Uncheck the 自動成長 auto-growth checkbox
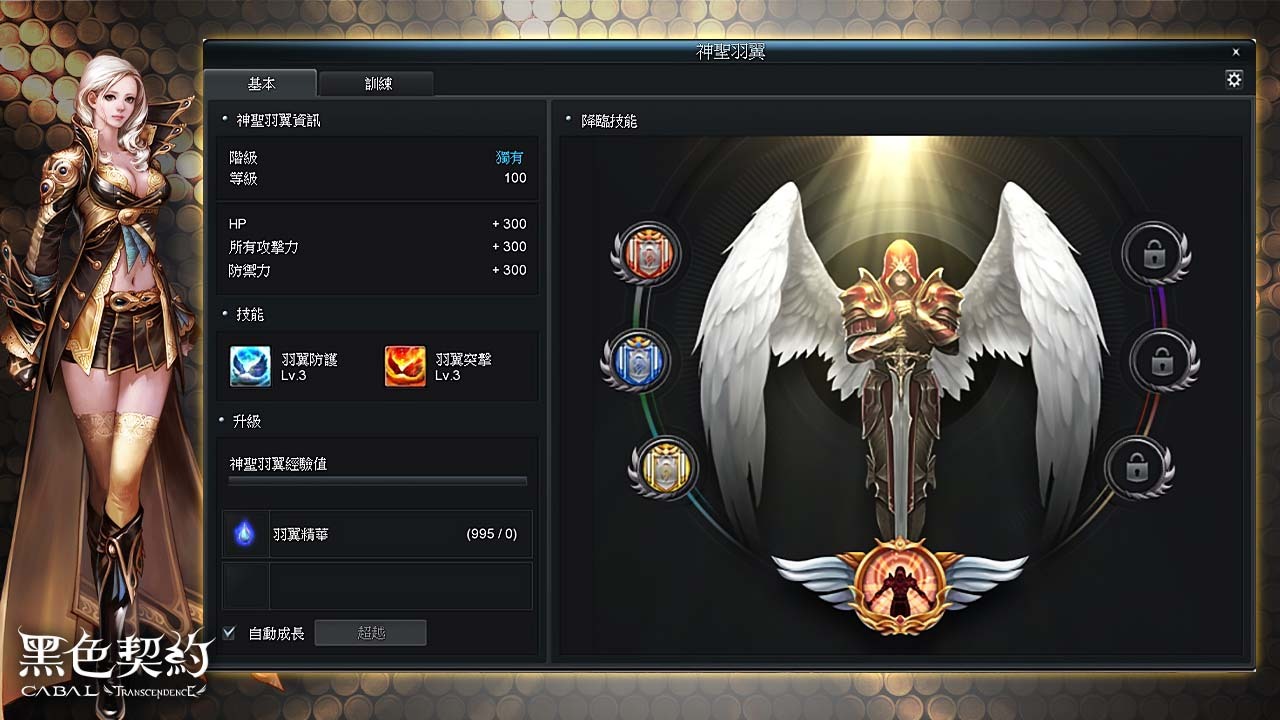The width and height of the screenshot is (1280, 720). pyautogui.click(x=227, y=632)
